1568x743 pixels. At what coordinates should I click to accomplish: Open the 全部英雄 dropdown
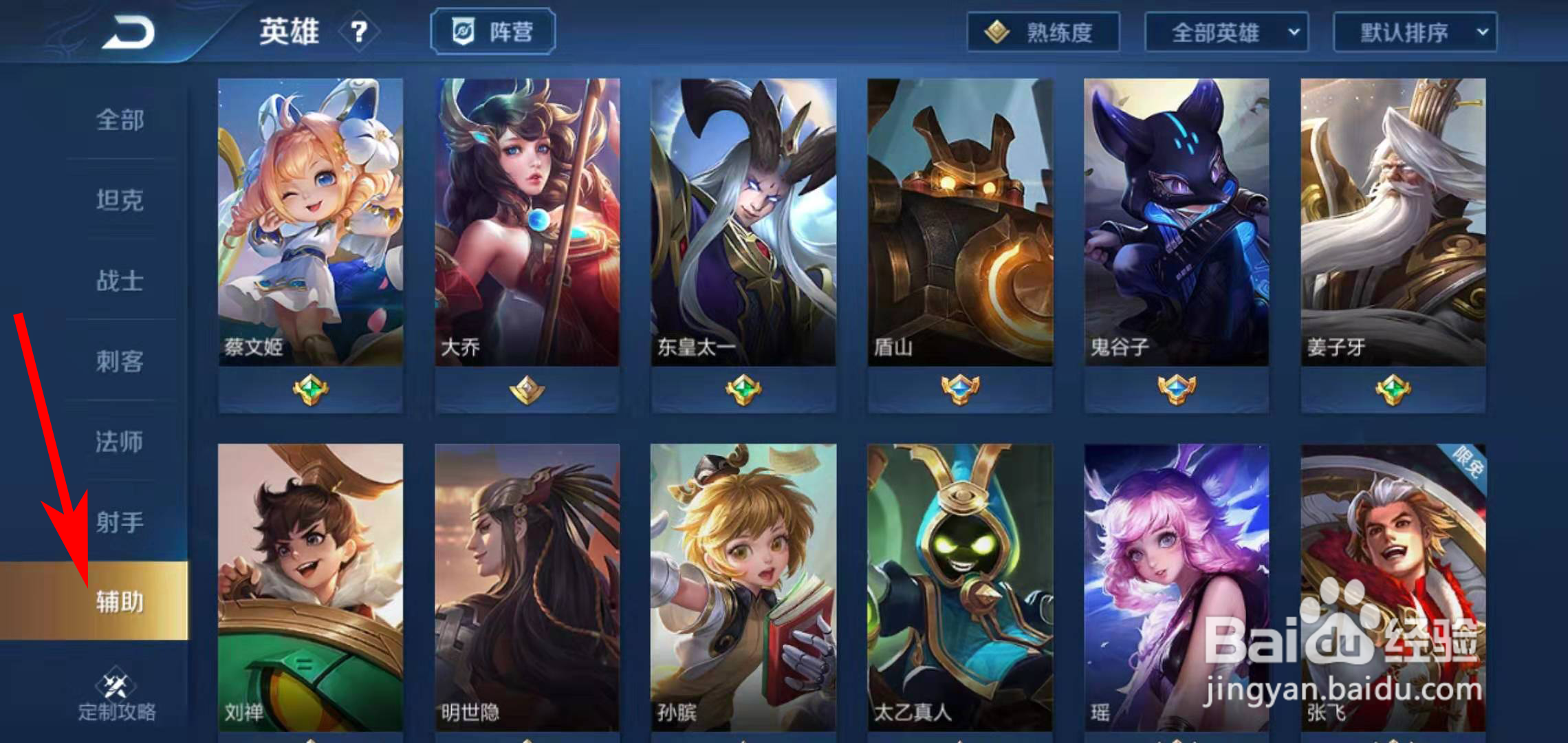[x=1227, y=32]
